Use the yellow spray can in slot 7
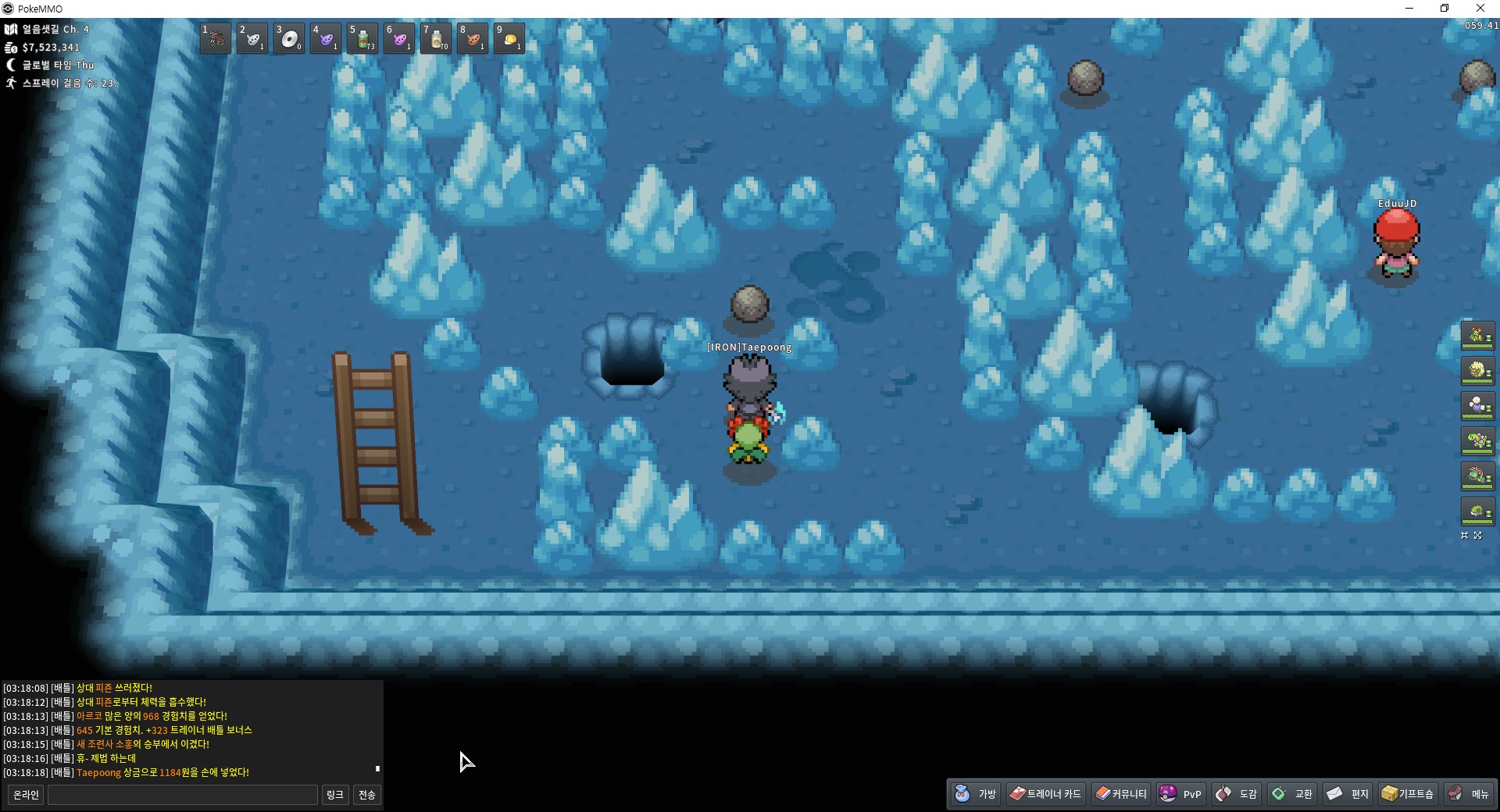 (x=436, y=38)
